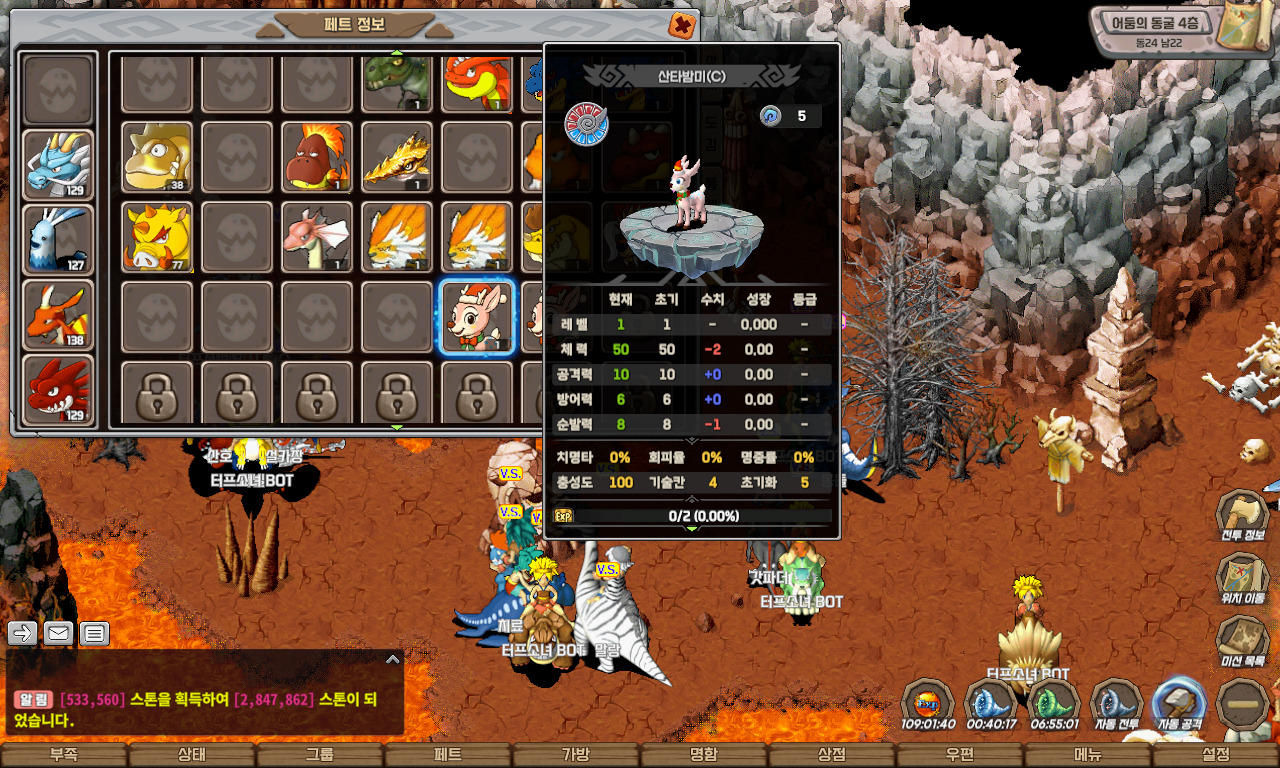Viewport: 1280px width, 768px height.
Task: Open the 상점 shop menu
Action: point(832,755)
